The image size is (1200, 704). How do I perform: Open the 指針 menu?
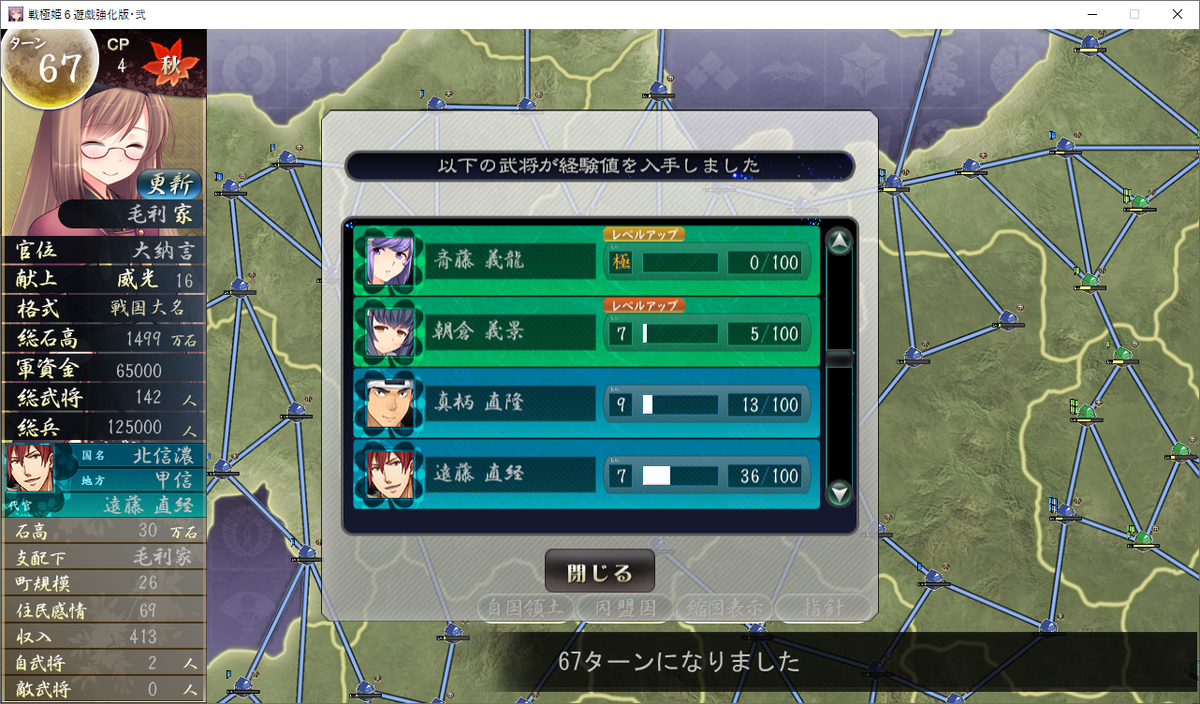click(820, 607)
